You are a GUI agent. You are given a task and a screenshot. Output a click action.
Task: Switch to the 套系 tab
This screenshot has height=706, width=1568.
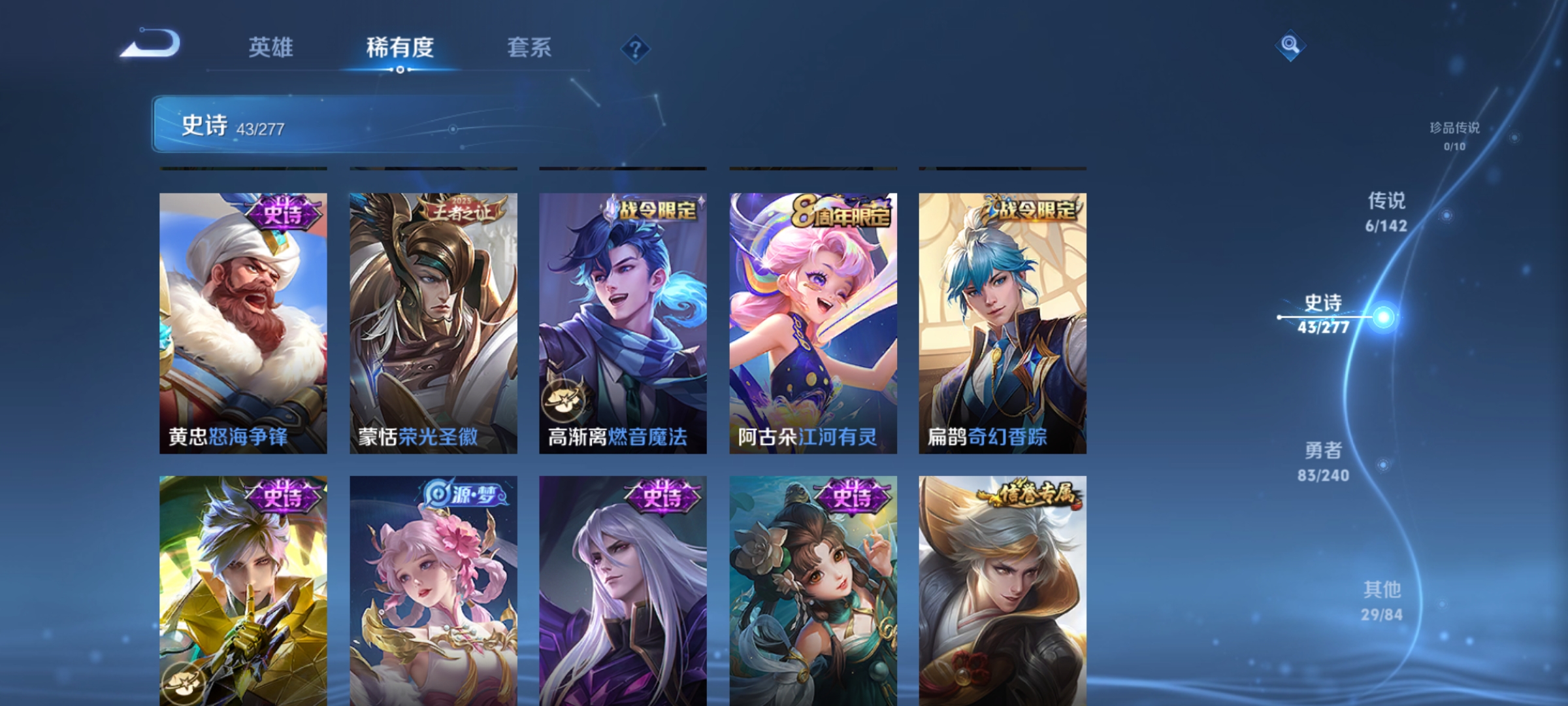(530, 47)
